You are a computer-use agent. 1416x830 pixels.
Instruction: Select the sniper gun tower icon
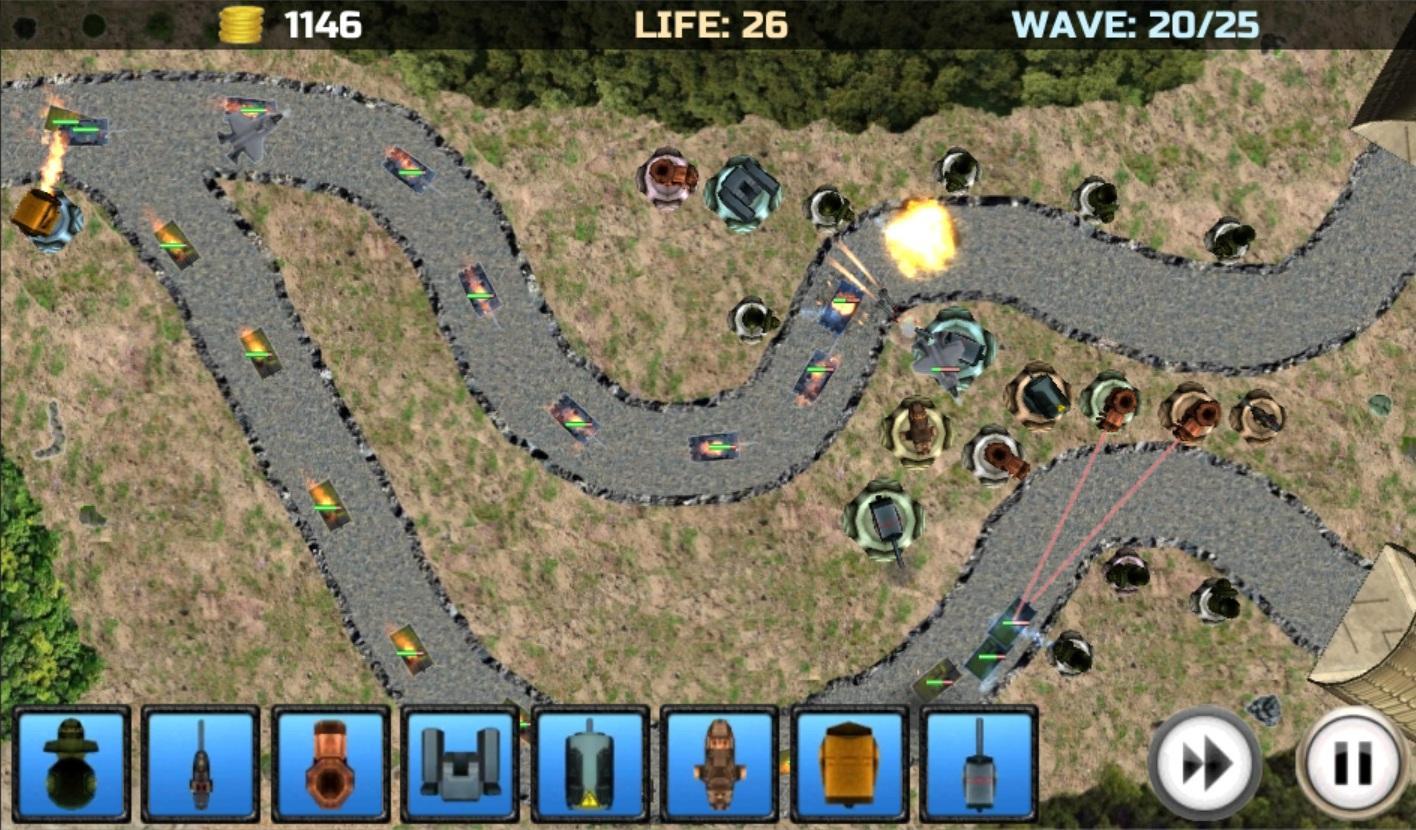(200, 765)
